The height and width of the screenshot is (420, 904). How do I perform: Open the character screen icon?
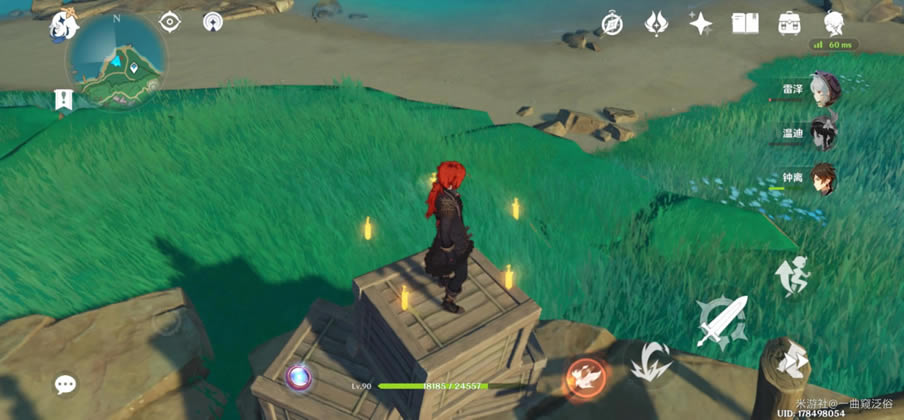coord(834,23)
